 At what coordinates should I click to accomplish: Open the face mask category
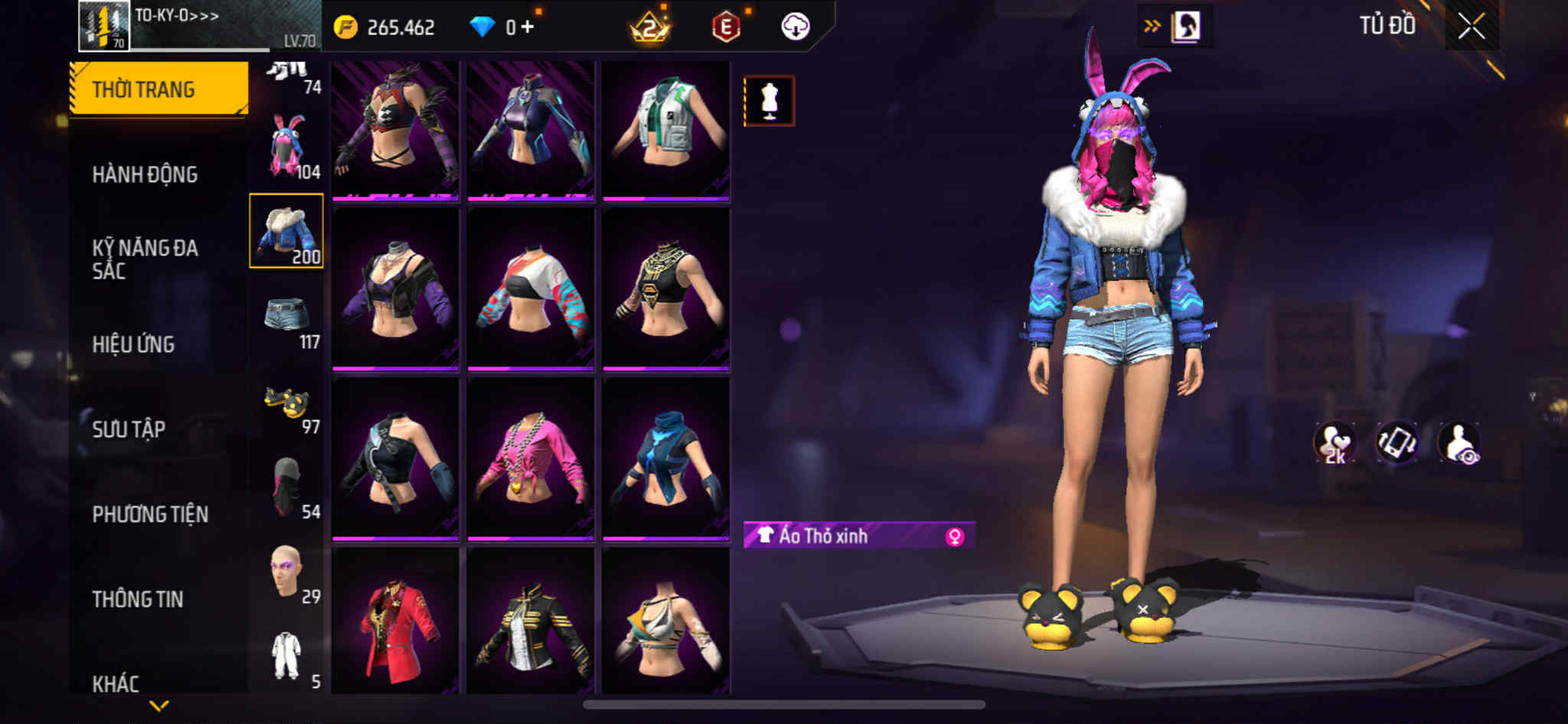pyautogui.click(x=287, y=487)
